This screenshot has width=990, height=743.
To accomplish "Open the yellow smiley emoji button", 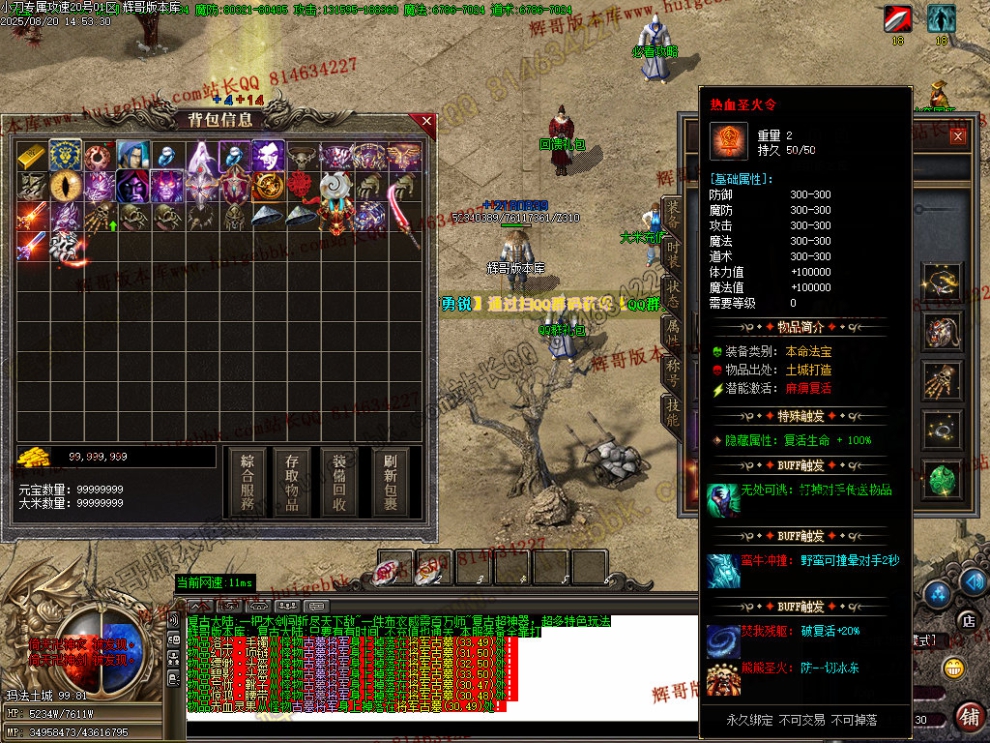I will pos(954,667).
